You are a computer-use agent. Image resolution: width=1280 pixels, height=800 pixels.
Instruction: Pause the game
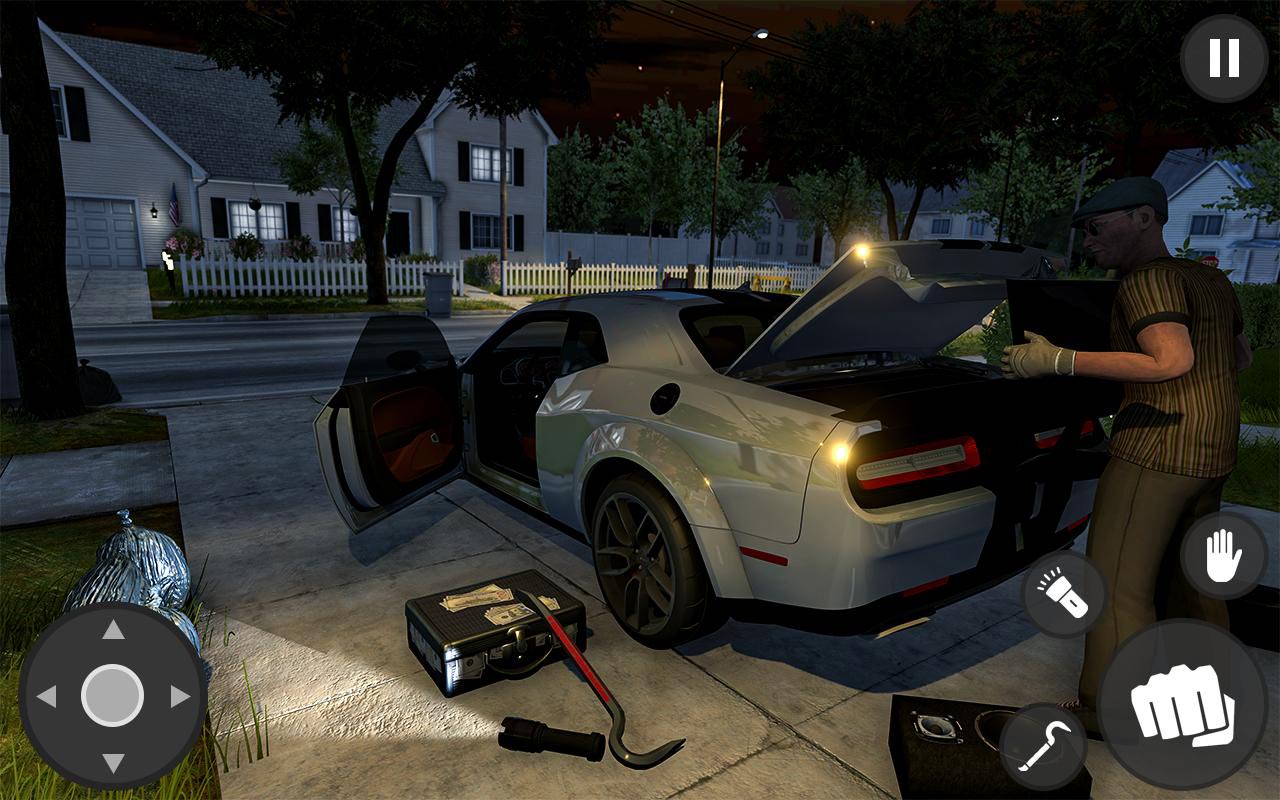point(1224,58)
